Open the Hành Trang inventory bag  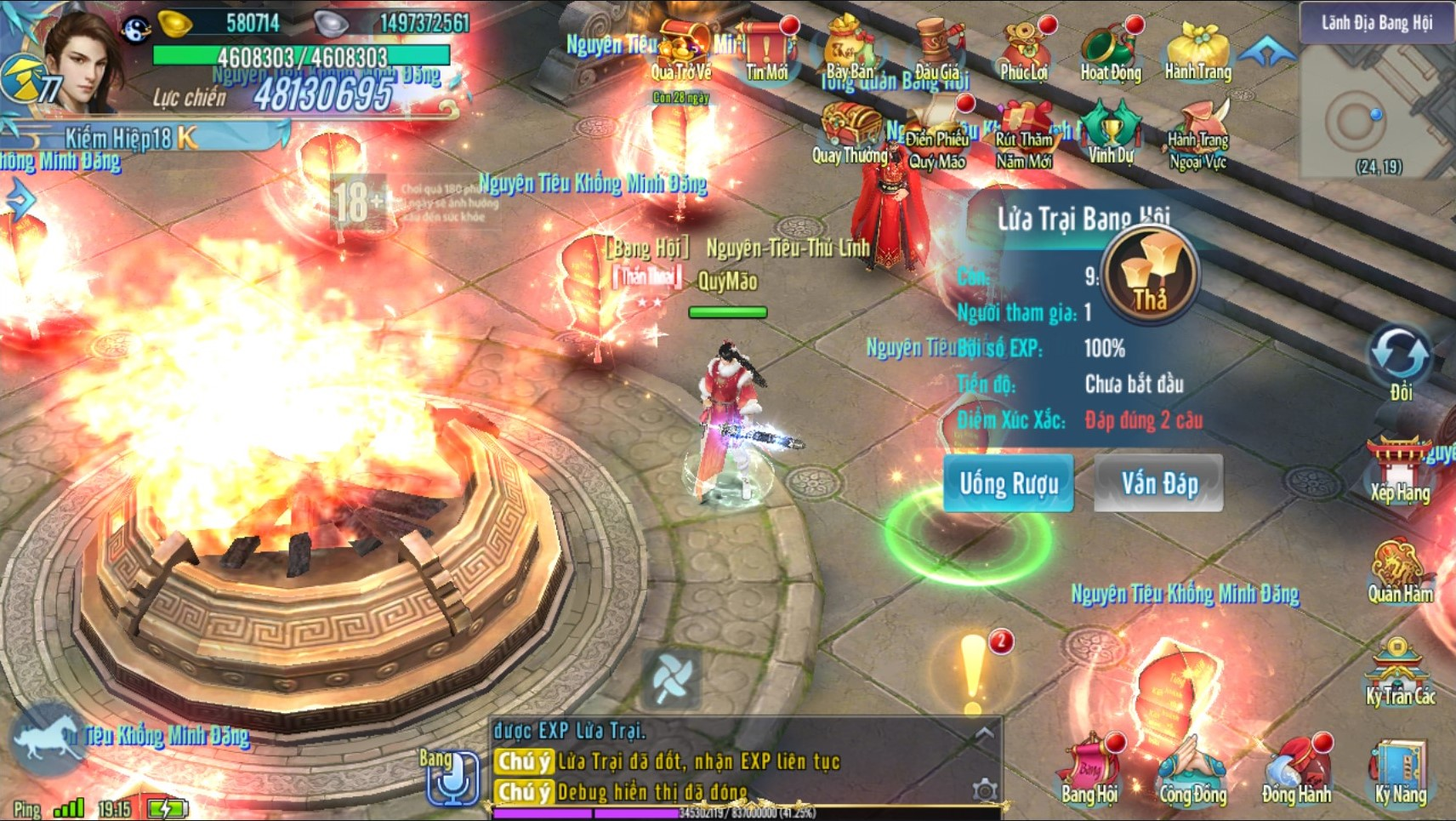click(x=1197, y=53)
